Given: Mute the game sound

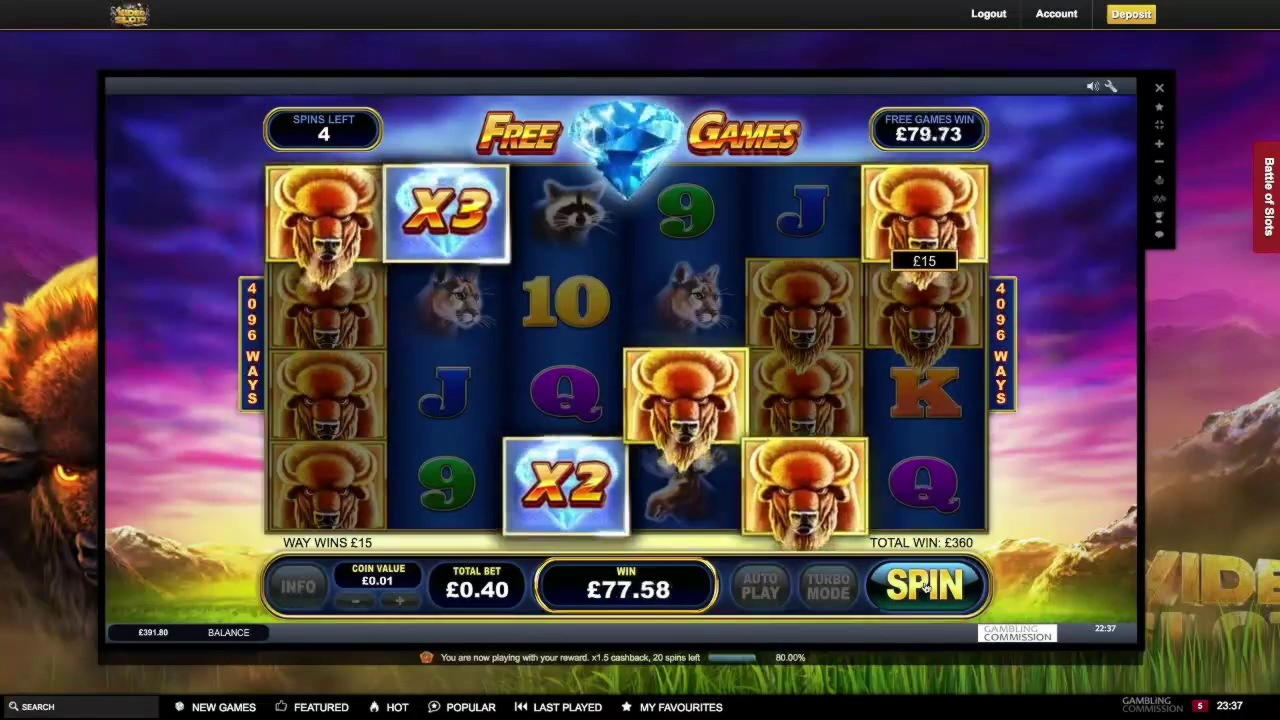Looking at the screenshot, I should [x=1091, y=85].
